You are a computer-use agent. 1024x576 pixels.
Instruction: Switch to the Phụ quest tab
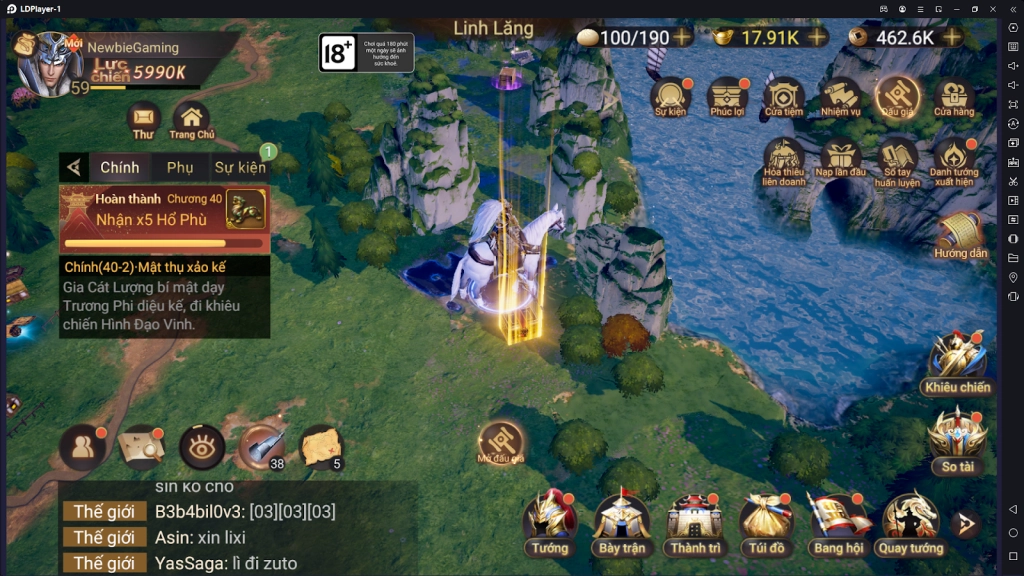point(180,167)
